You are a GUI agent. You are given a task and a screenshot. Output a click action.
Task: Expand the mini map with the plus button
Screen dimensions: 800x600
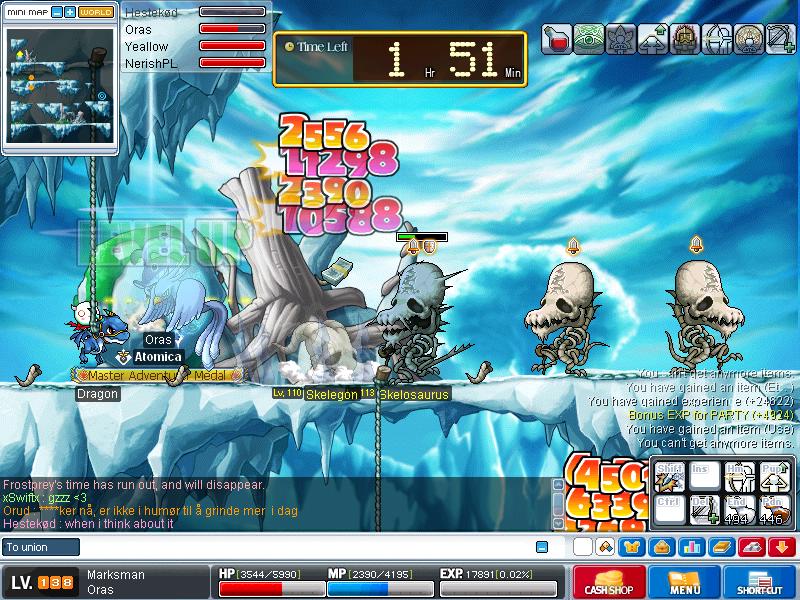70,13
